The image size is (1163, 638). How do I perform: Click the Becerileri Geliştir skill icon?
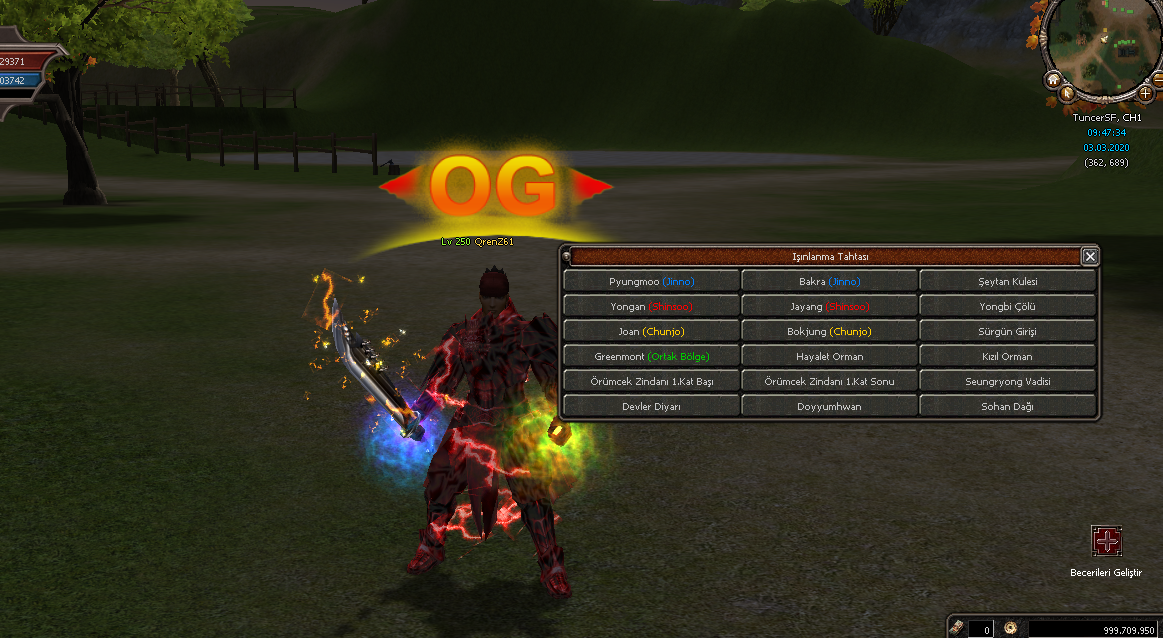[1106, 542]
